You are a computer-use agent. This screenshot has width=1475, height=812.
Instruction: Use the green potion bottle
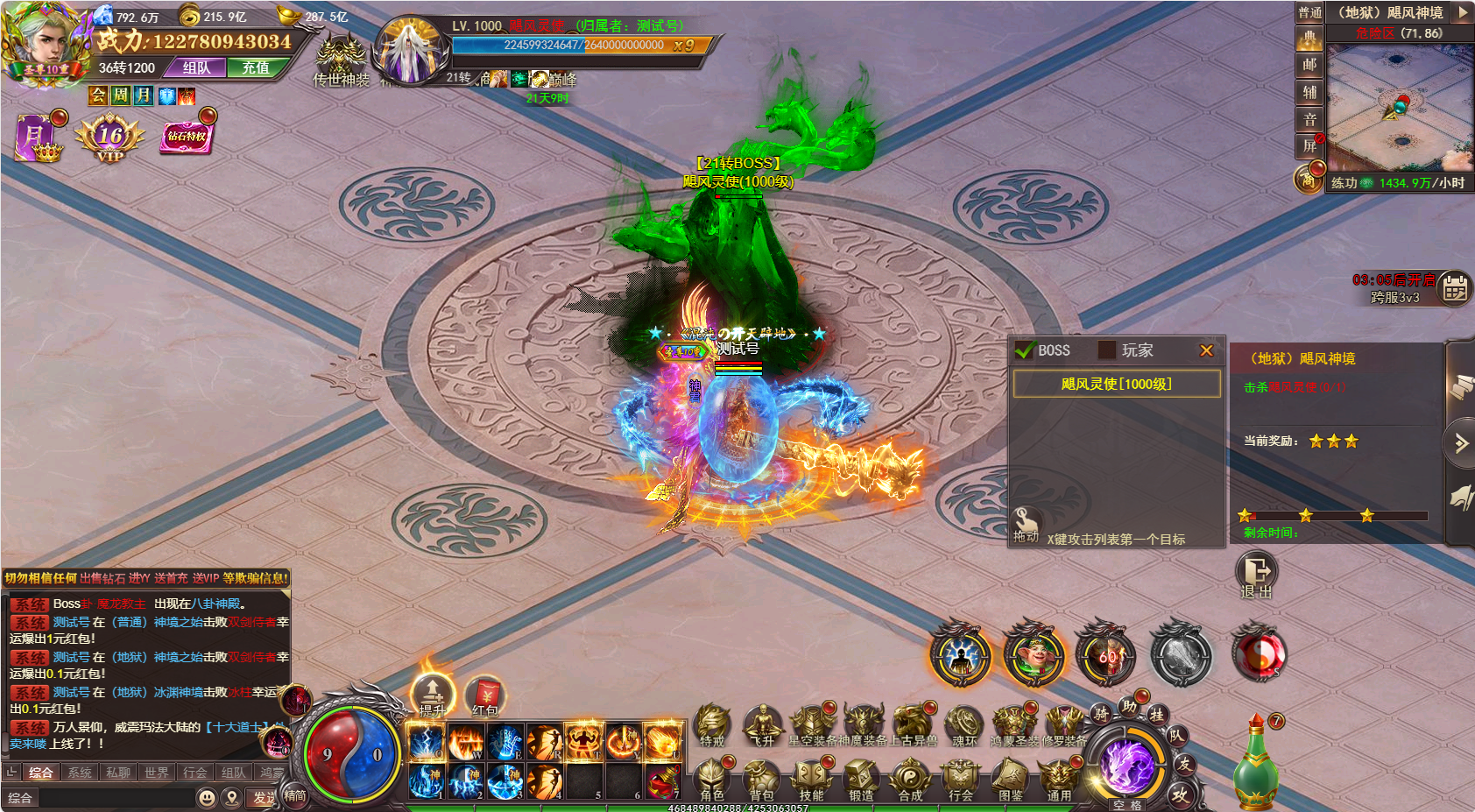point(1255,763)
